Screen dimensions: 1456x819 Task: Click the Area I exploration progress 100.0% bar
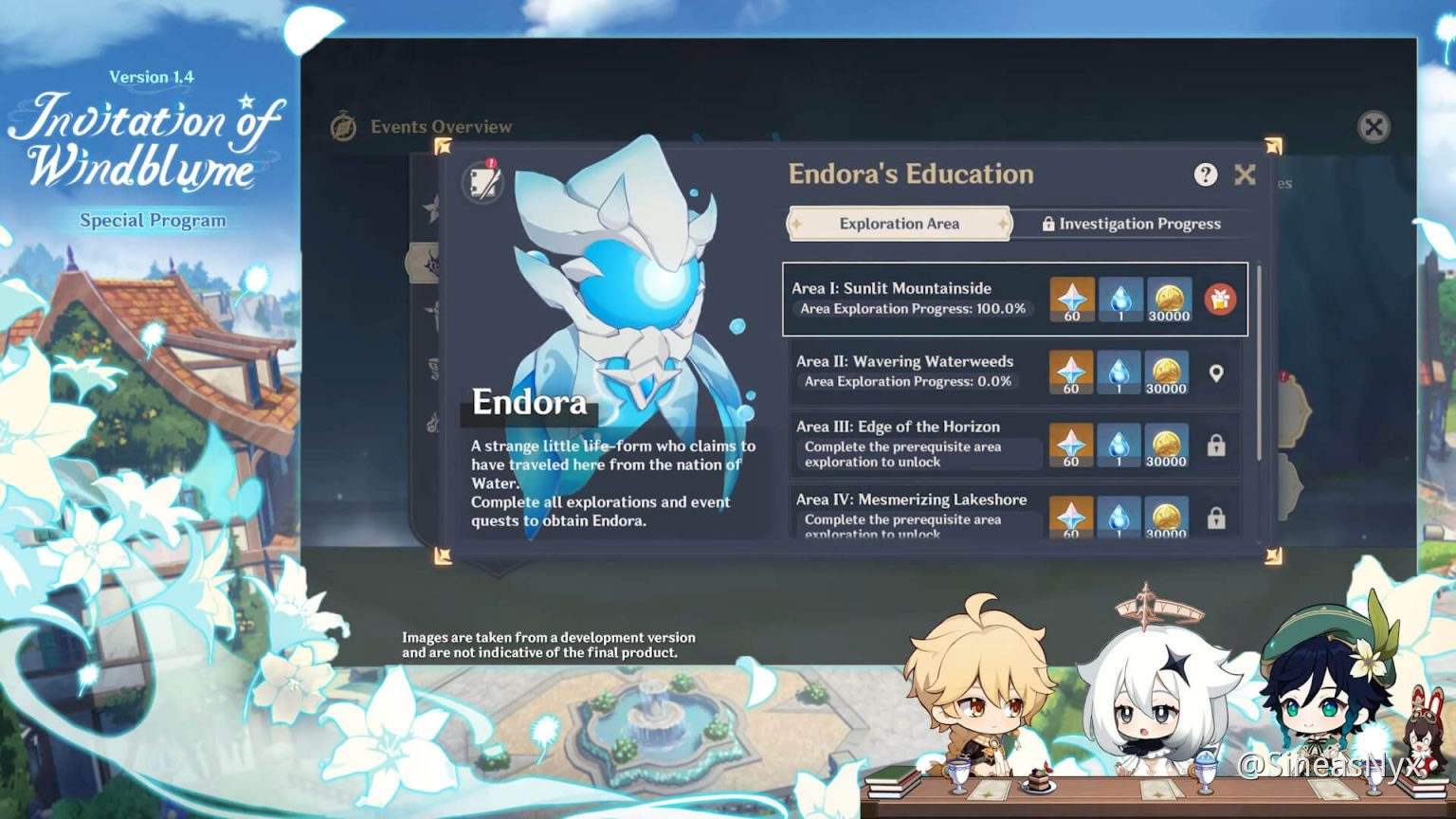[x=913, y=308]
